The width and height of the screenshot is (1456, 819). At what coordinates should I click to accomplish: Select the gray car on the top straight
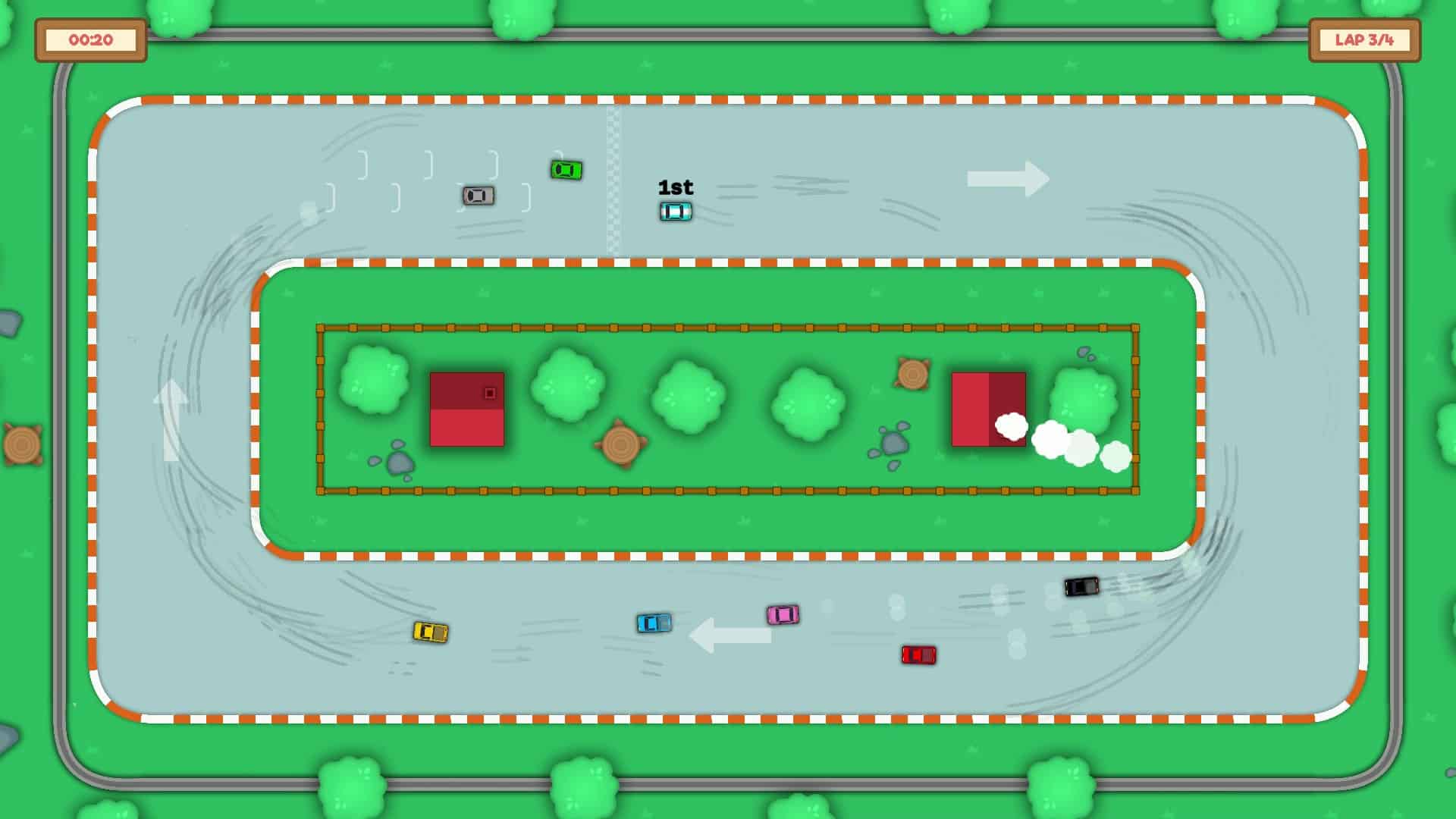click(x=479, y=195)
